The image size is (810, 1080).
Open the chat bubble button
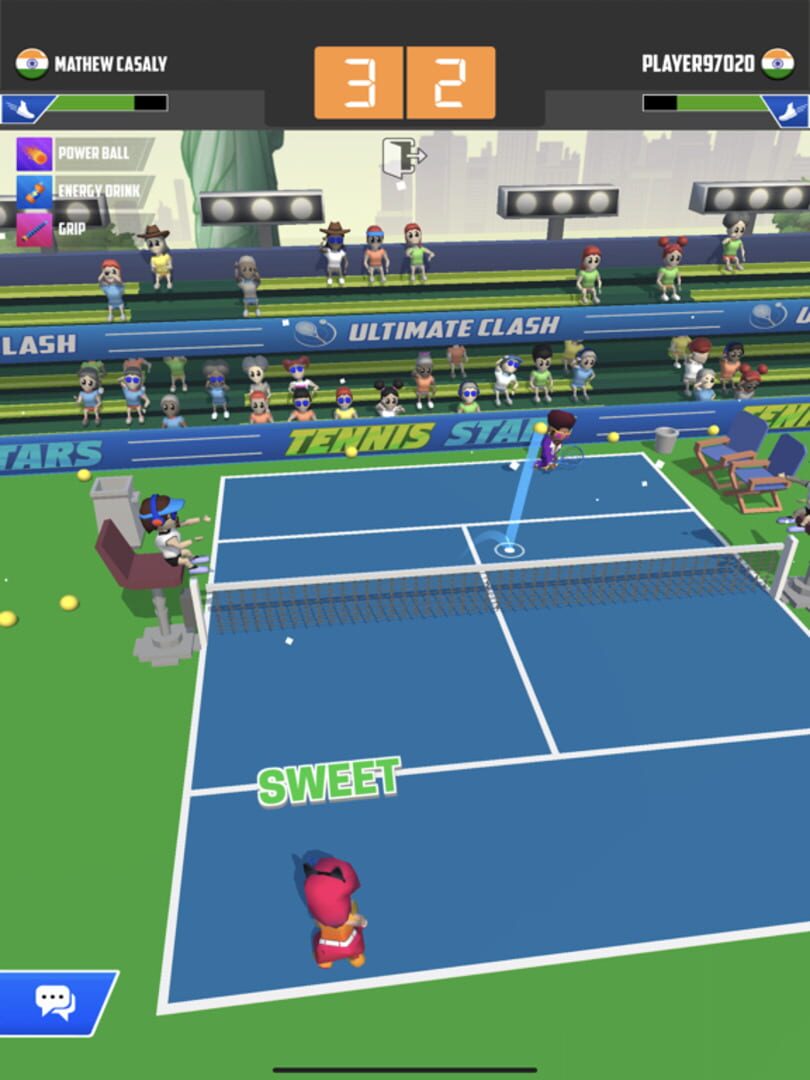[x=55, y=1001]
